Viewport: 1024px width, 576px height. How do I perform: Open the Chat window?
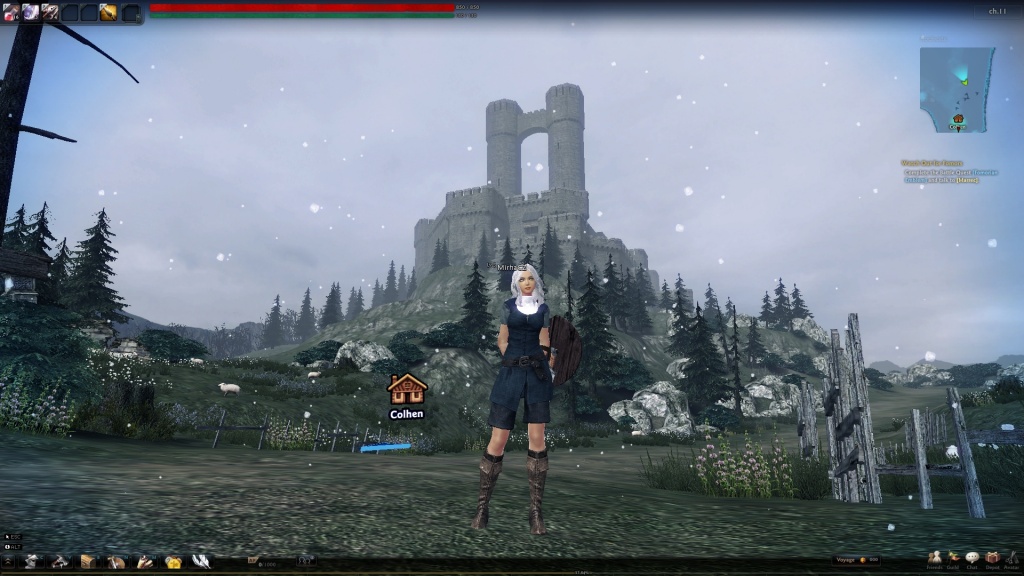(973, 558)
